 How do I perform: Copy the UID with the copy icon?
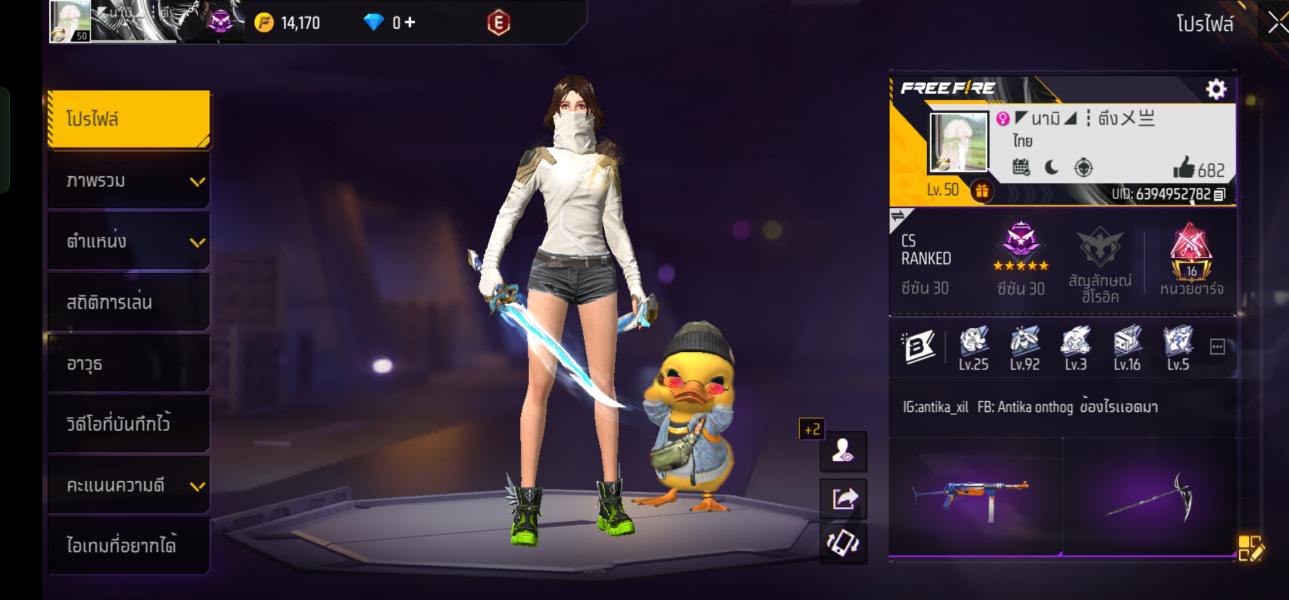pyautogui.click(x=1219, y=195)
